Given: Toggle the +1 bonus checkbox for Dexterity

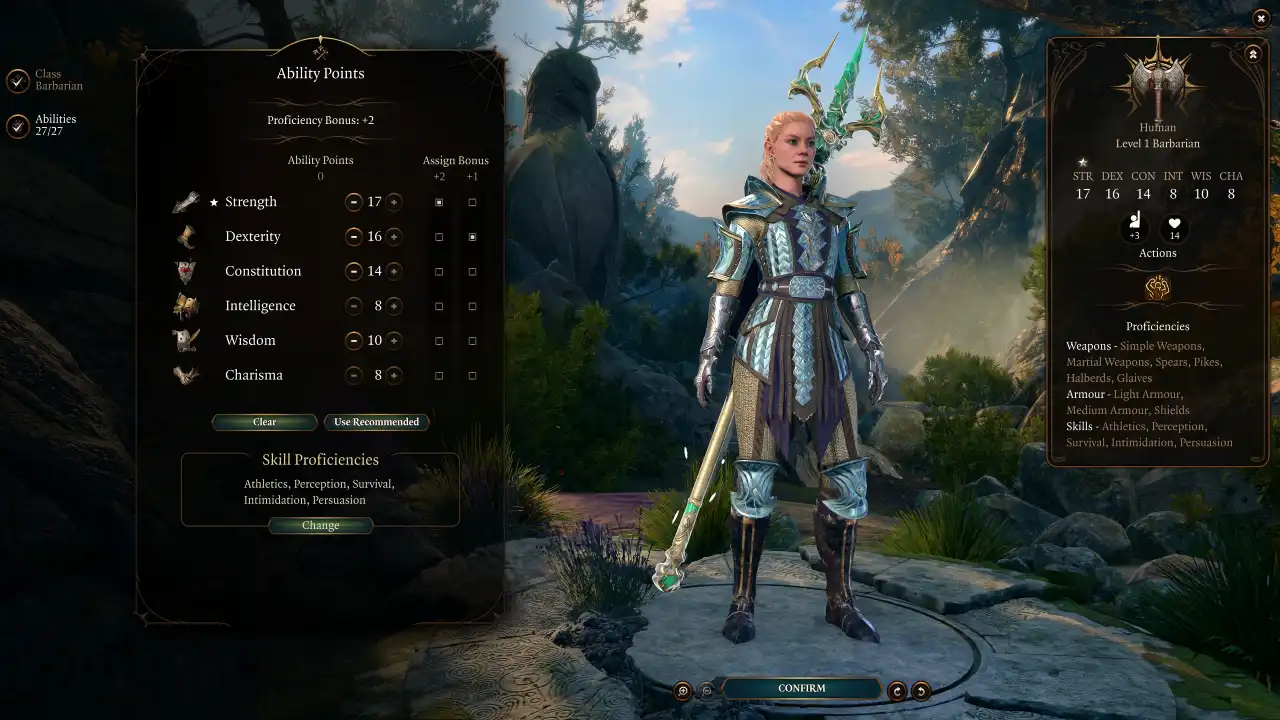Looking at the screenshot, I should pyautogui.click(x=472, y=236).
